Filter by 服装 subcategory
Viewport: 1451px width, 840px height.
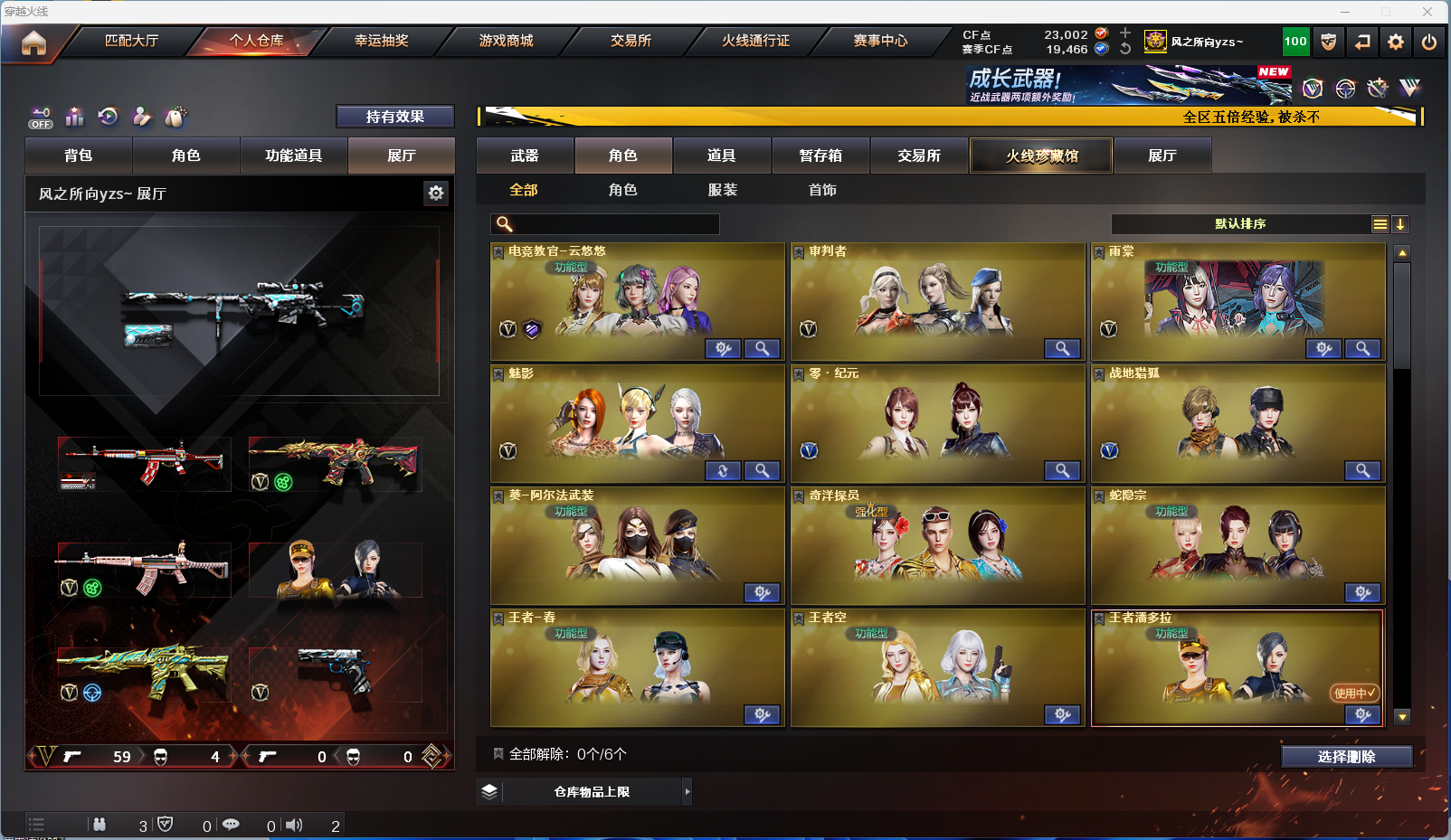[x=722, y=190]
